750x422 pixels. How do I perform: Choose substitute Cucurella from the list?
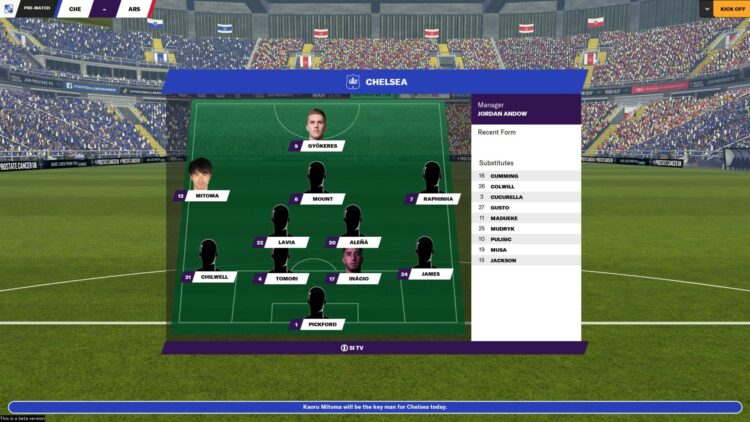(506, 197)
